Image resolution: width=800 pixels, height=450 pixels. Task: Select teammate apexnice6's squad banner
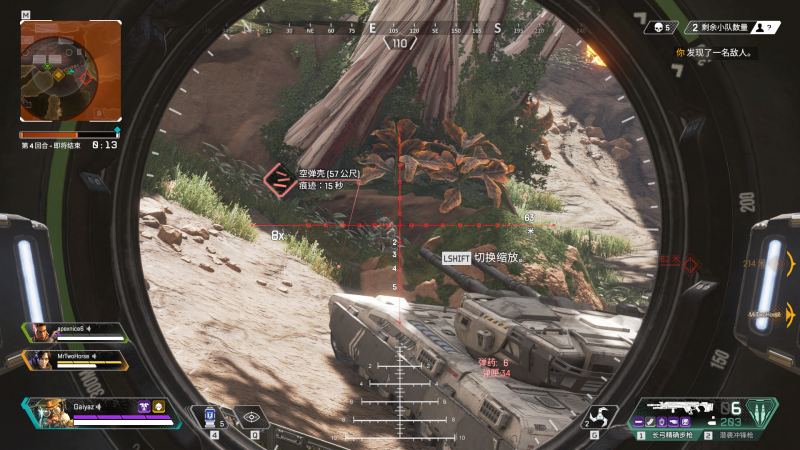(76, 332)
